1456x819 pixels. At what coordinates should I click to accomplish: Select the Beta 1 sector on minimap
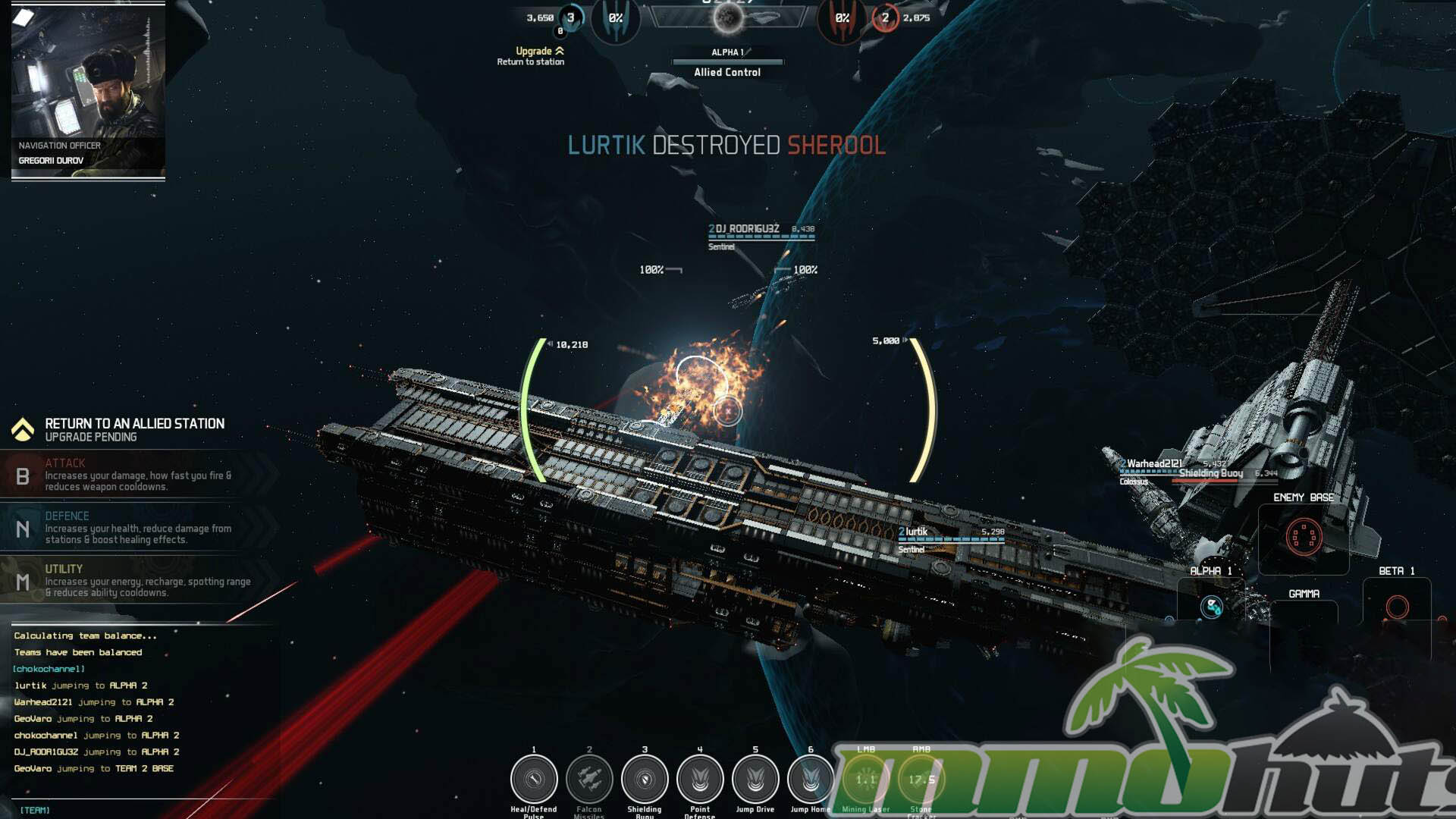[x=1397, y=607]
